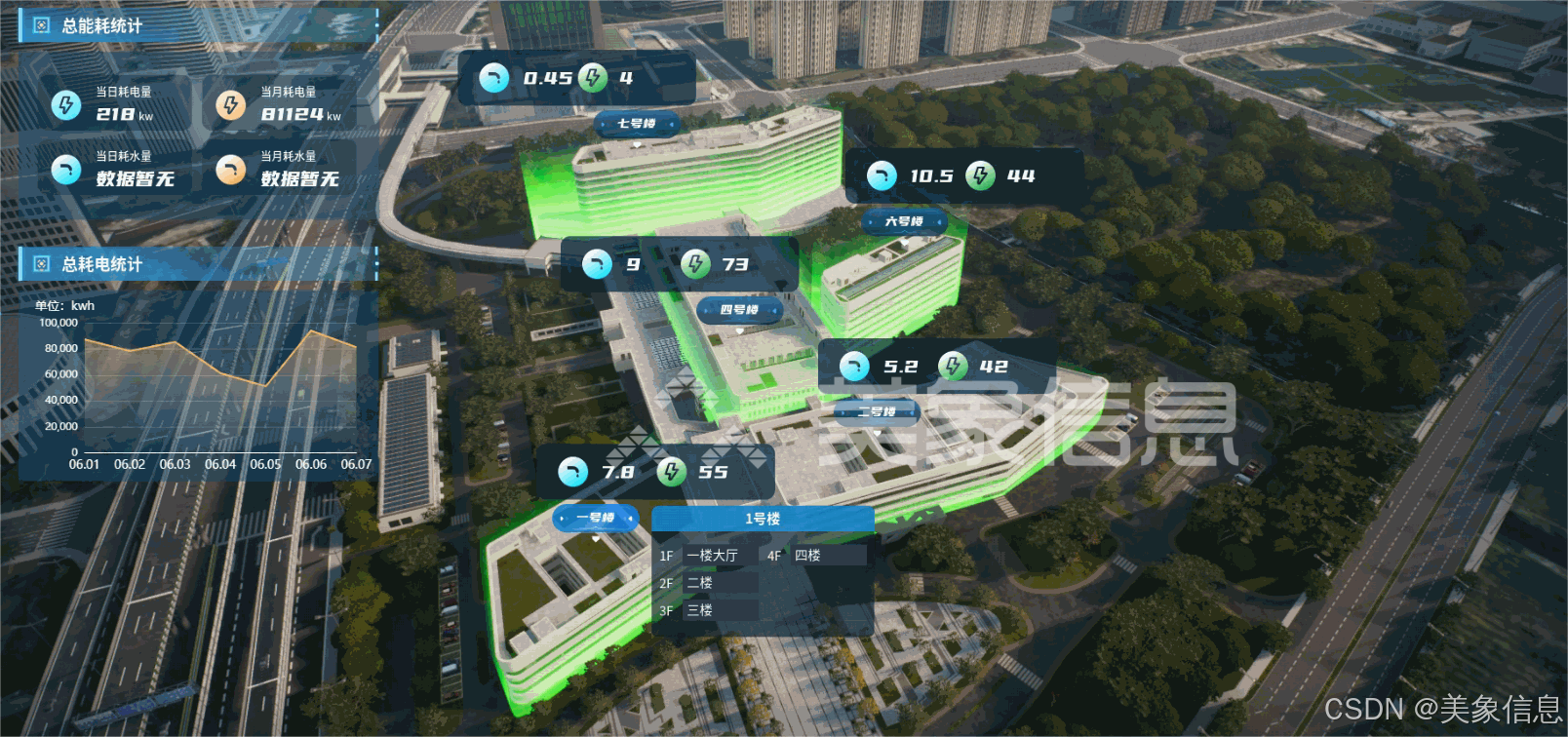Click the 总耗电统计 panel header
The width and height of the screenshot is (1568, 737).
click(101, 264)
